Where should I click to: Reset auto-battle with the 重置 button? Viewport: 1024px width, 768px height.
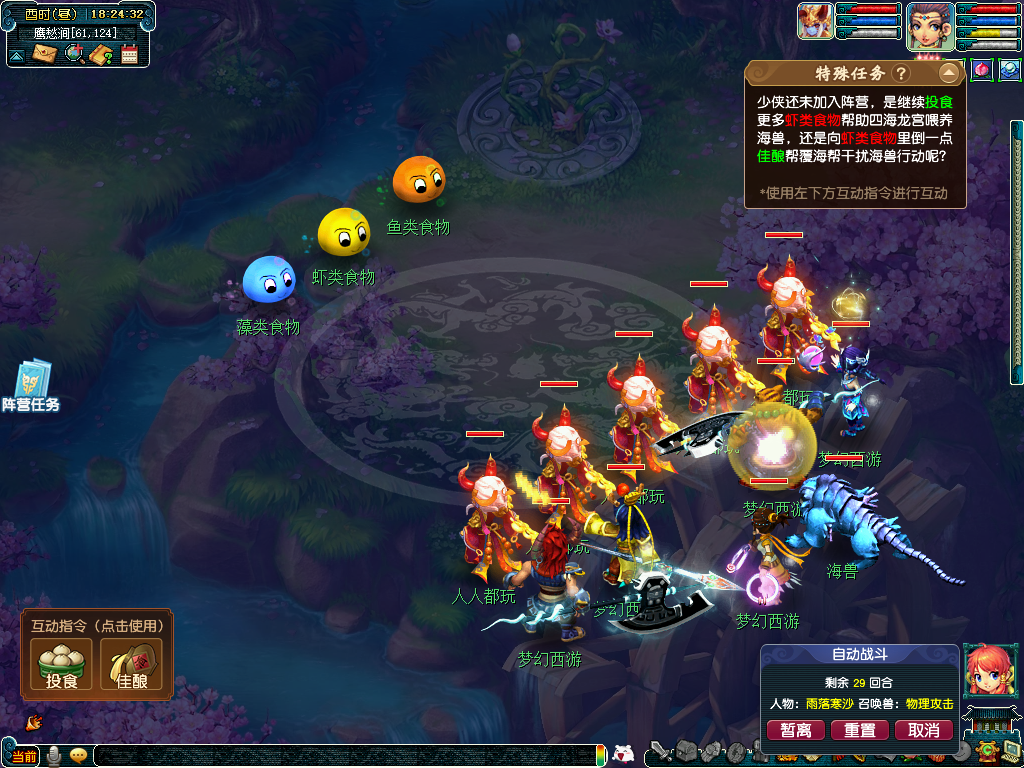(x=860, y=730)
